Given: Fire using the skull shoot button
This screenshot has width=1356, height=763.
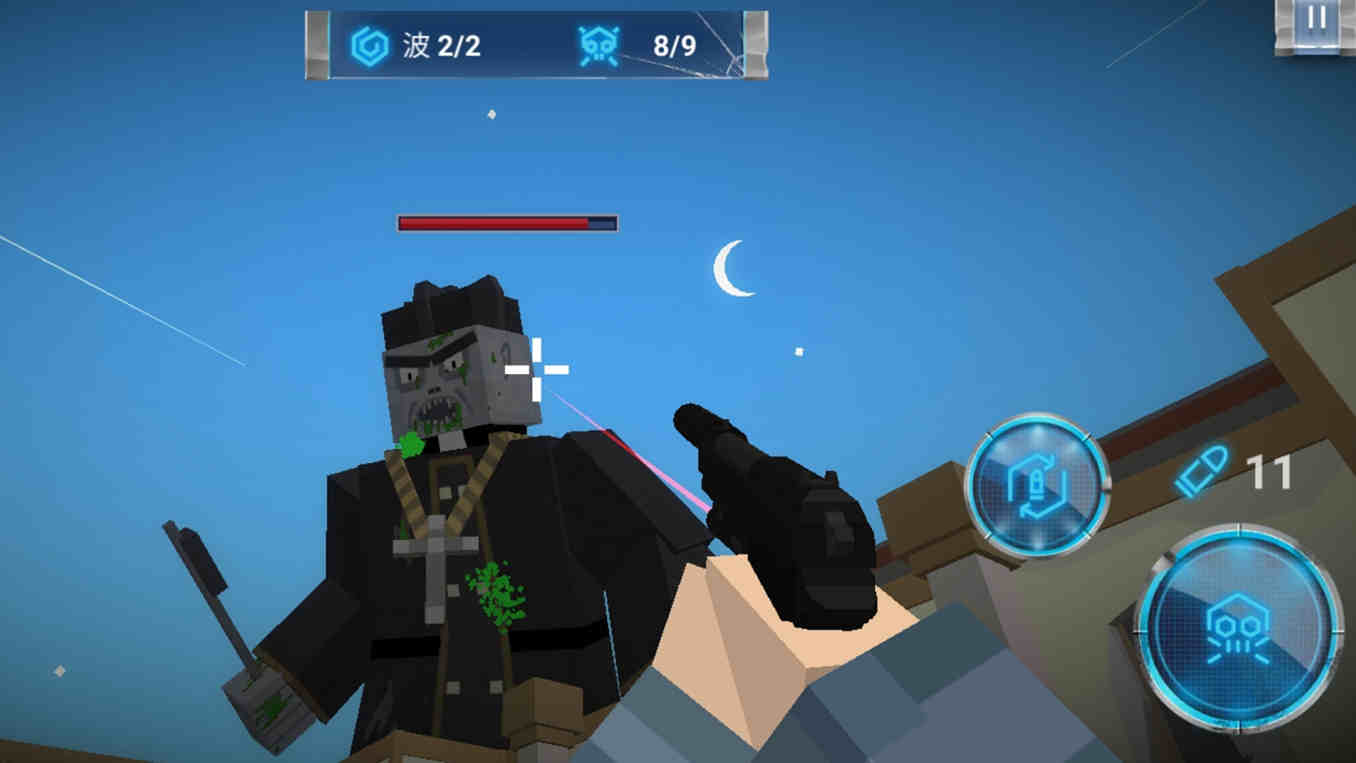Looking at the screenshot, I should [1238, 629].
